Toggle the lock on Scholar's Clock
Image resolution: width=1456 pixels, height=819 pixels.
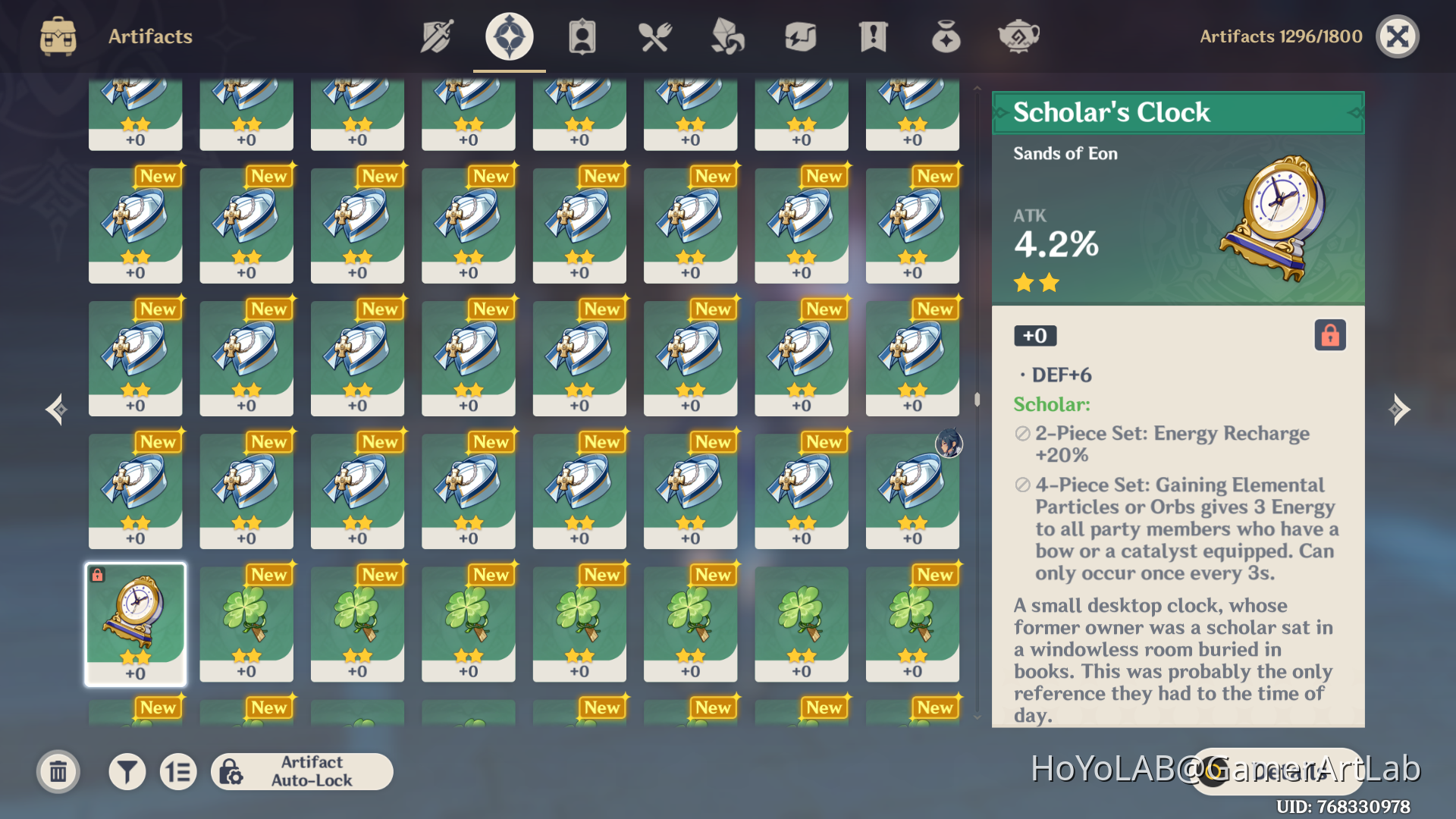[1331, 335]
